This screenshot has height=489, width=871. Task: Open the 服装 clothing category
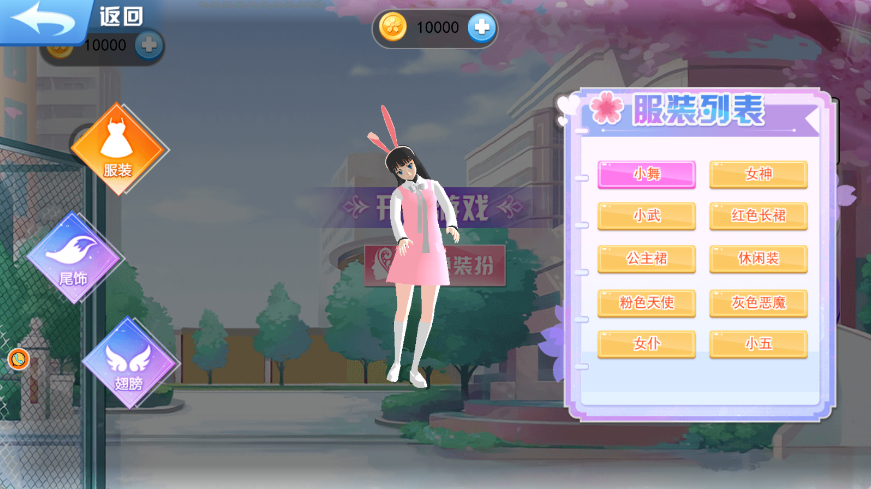tap(118, 150)
